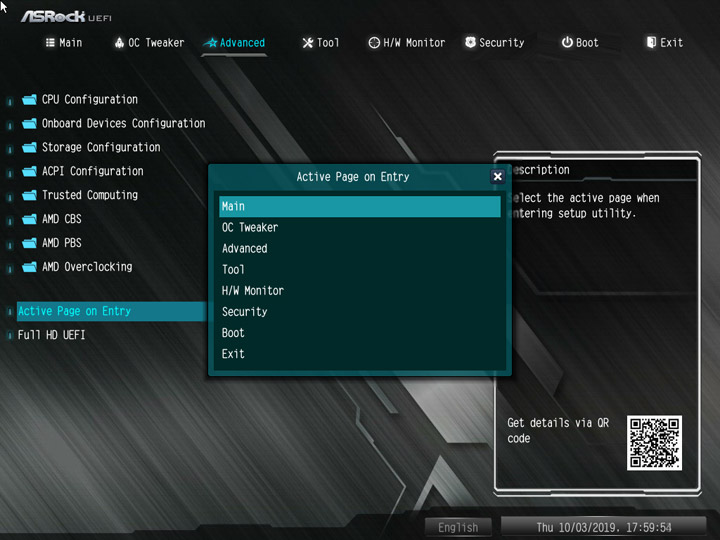The width and height of the screenshot is (720, 540).
Task: Open the OC Tweaker tab
Action: 148,43
